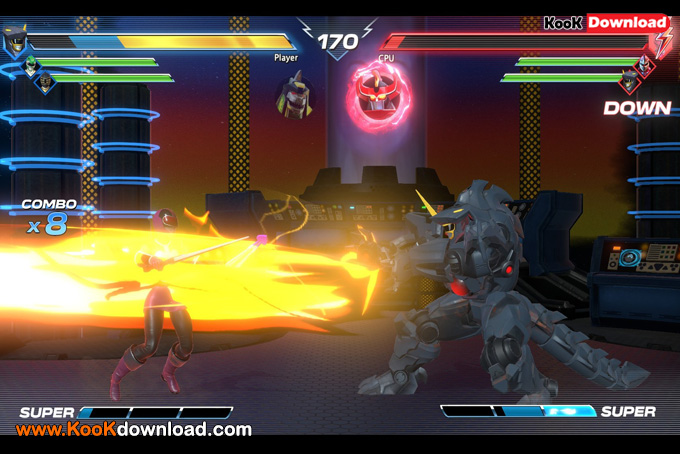Select the CPU's lightning bolt fighter portrait

(x=664, y=41)
